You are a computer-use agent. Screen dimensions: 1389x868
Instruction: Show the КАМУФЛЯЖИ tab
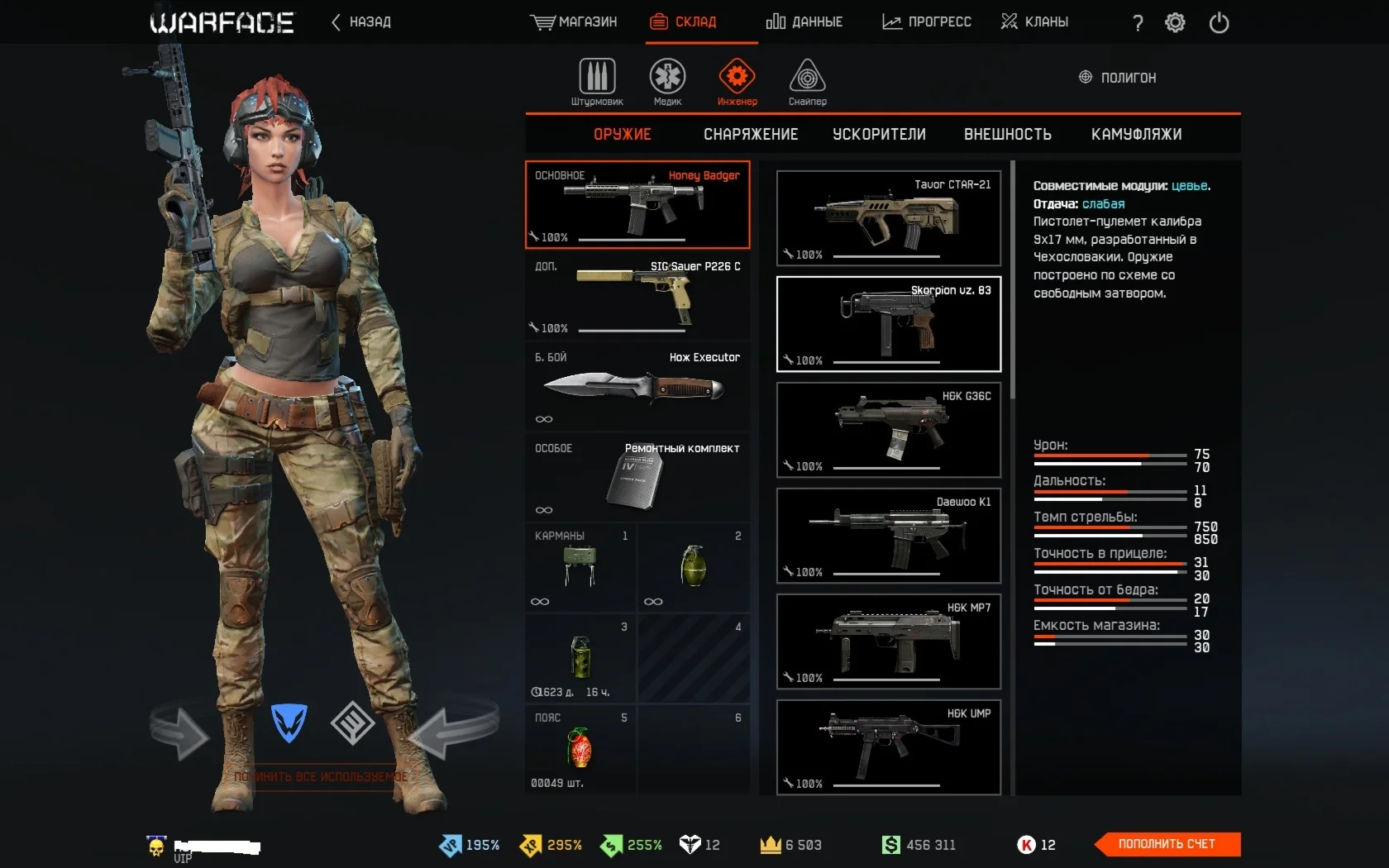point(1136,135)
